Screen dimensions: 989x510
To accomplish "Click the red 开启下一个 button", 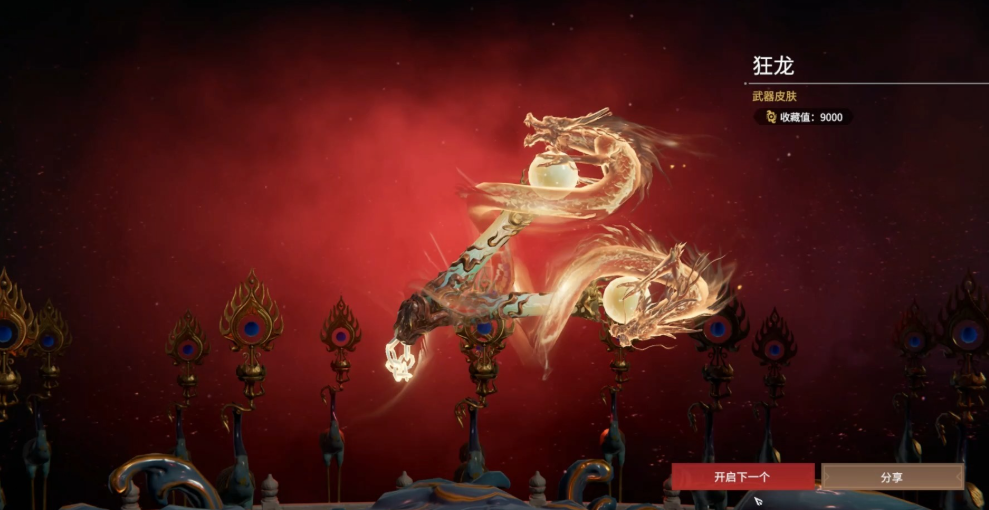I will [742, 477].
